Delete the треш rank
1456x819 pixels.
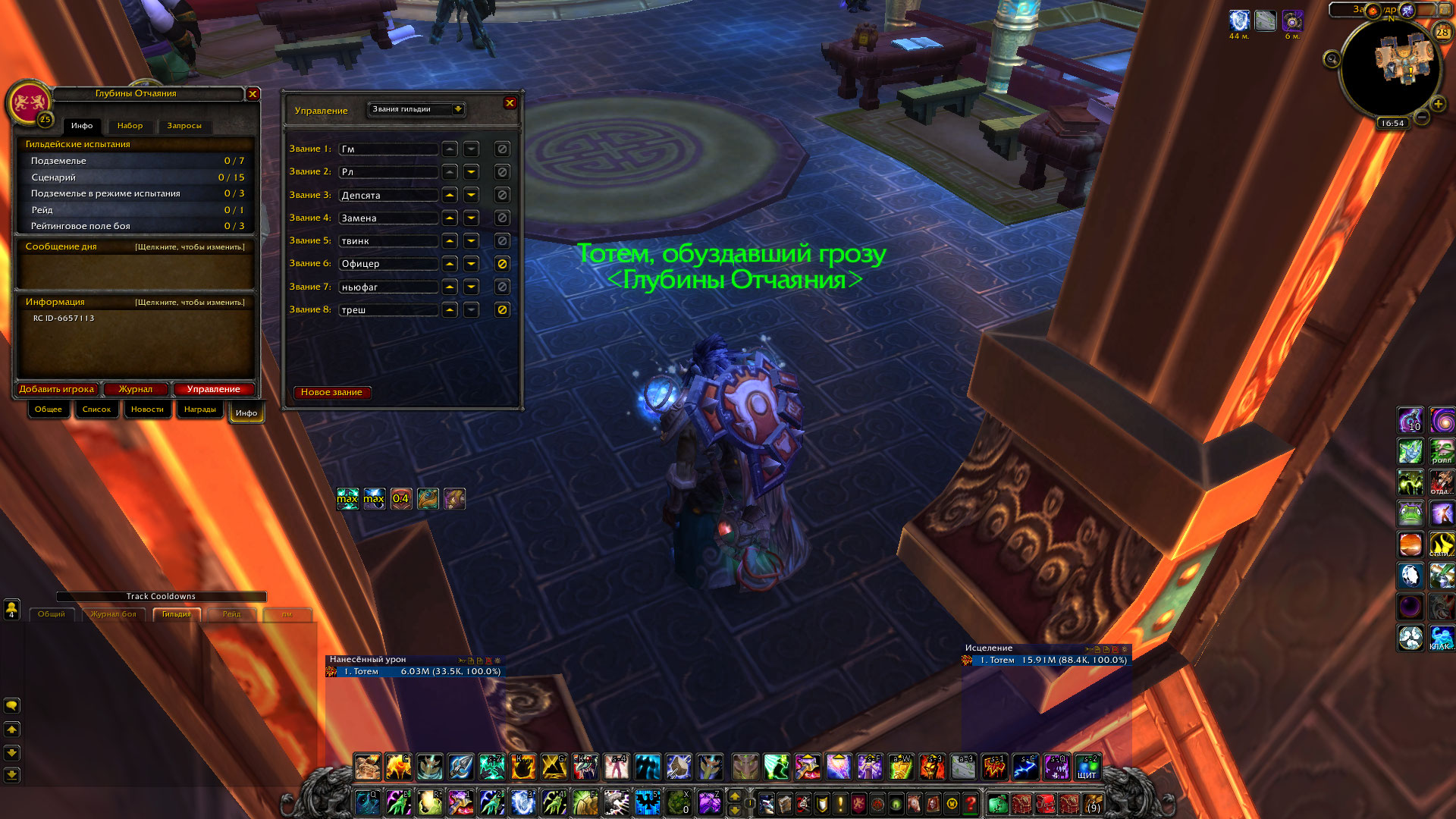click(x=502, y=309)
